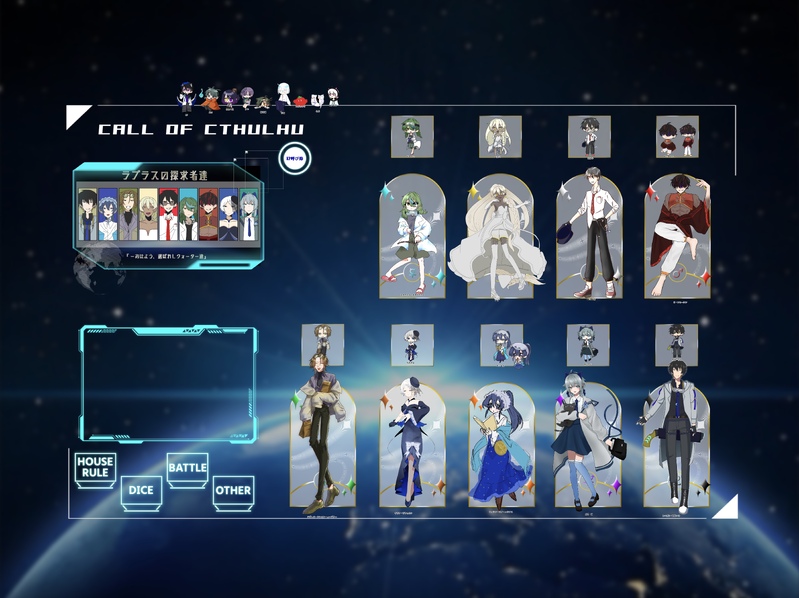Choose the twin red-robed chibi thumbnail
Viewport: 799px width, 598px height.
pos(677,137)
